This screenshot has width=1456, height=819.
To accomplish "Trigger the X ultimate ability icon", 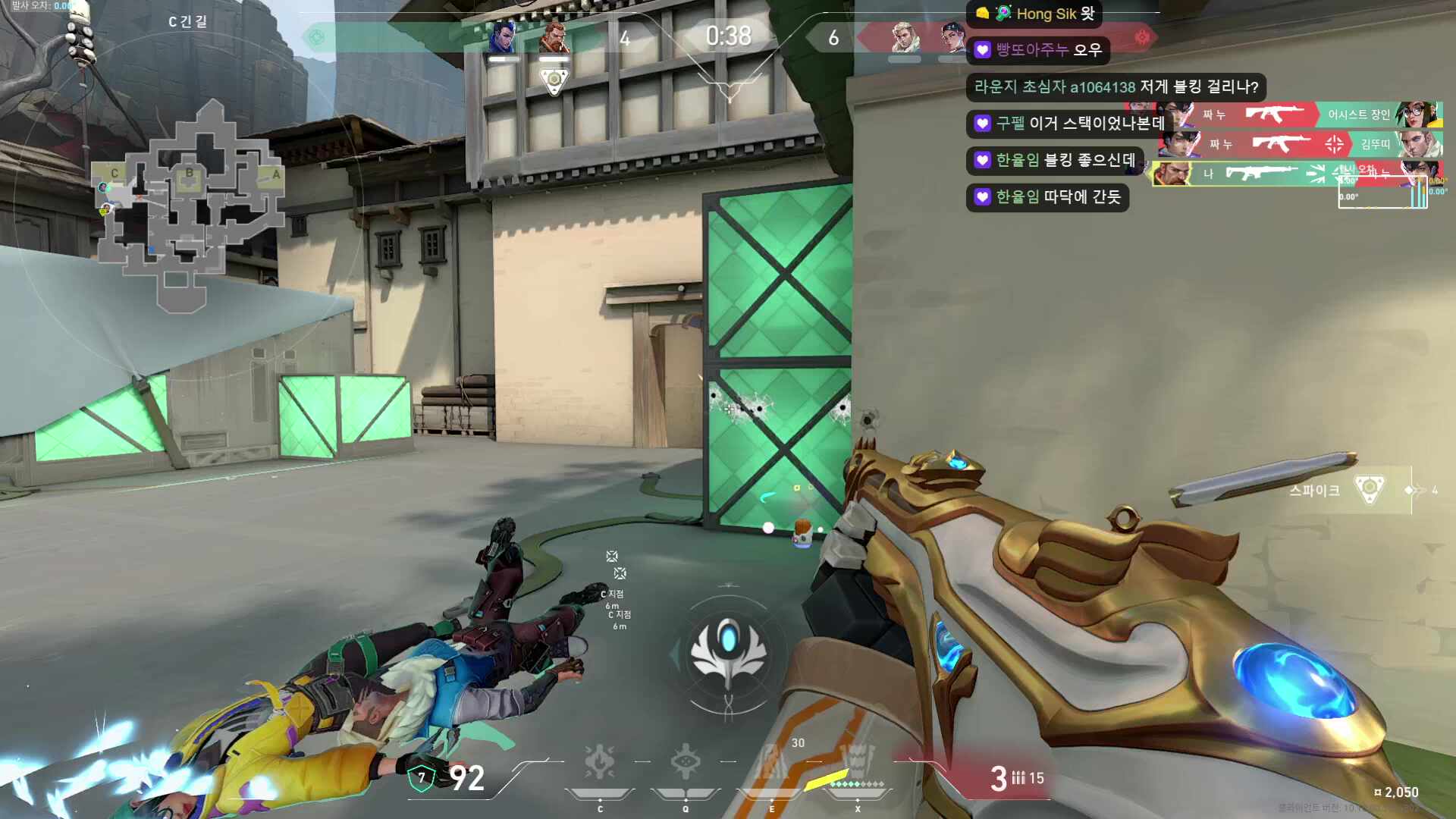I will click(857, 762).
